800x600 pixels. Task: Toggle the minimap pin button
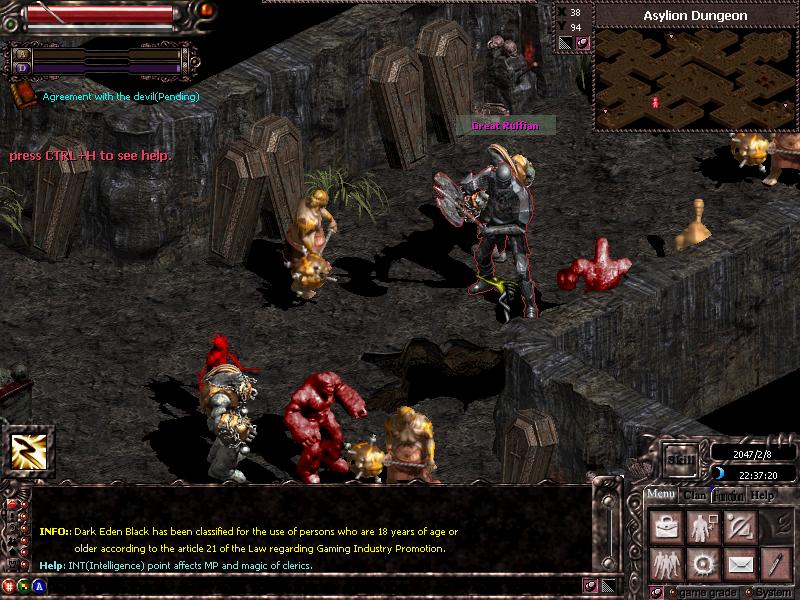coord(582,42)
